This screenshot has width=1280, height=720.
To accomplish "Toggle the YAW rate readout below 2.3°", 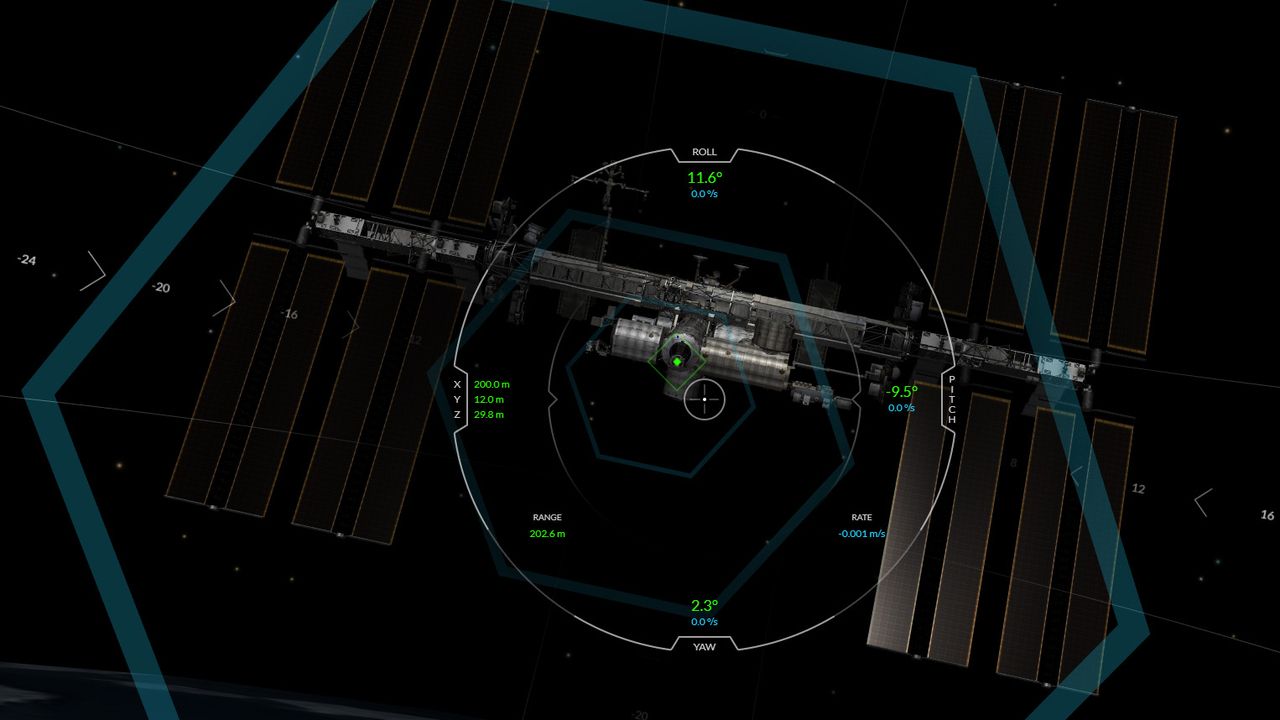I will (703, 620).
